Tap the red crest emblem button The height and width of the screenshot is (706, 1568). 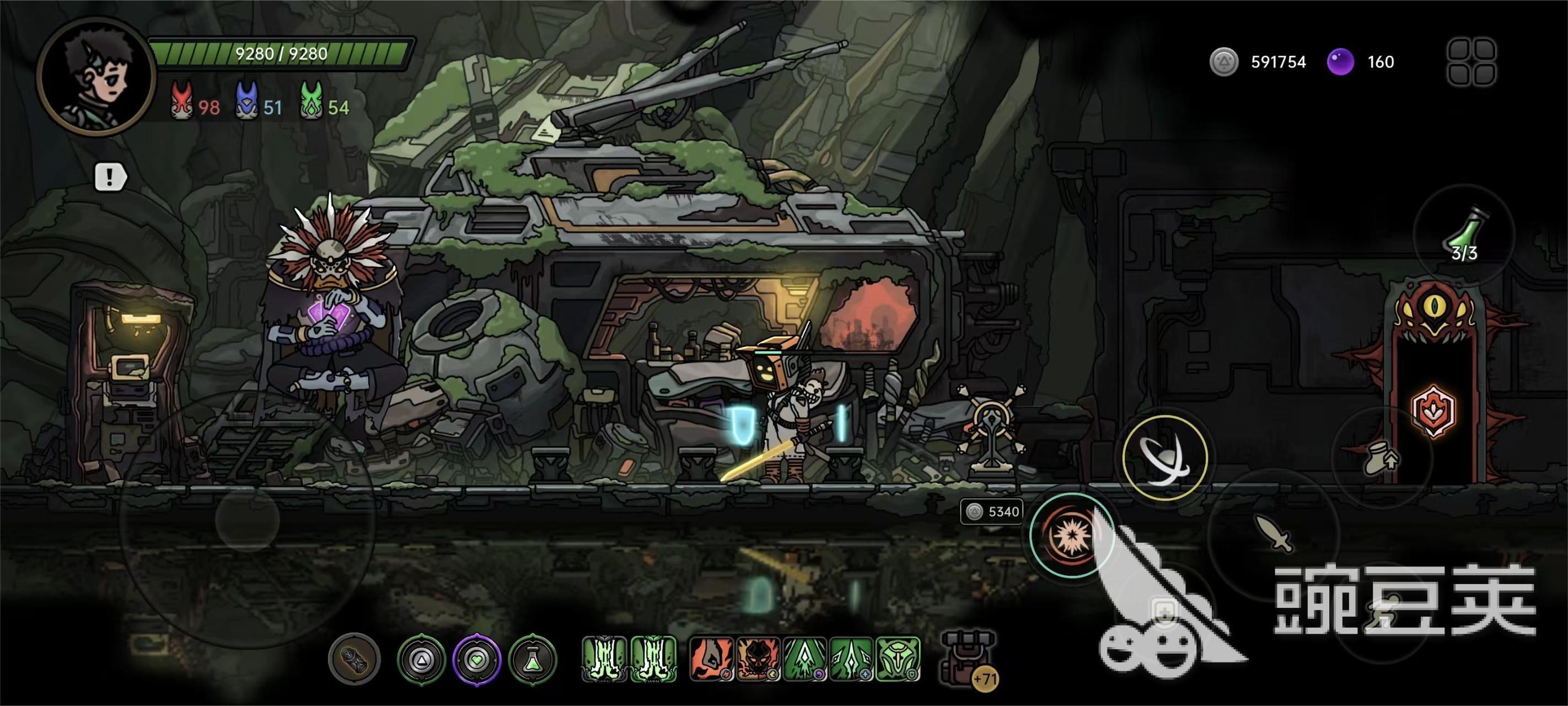tap(1433, 411)
